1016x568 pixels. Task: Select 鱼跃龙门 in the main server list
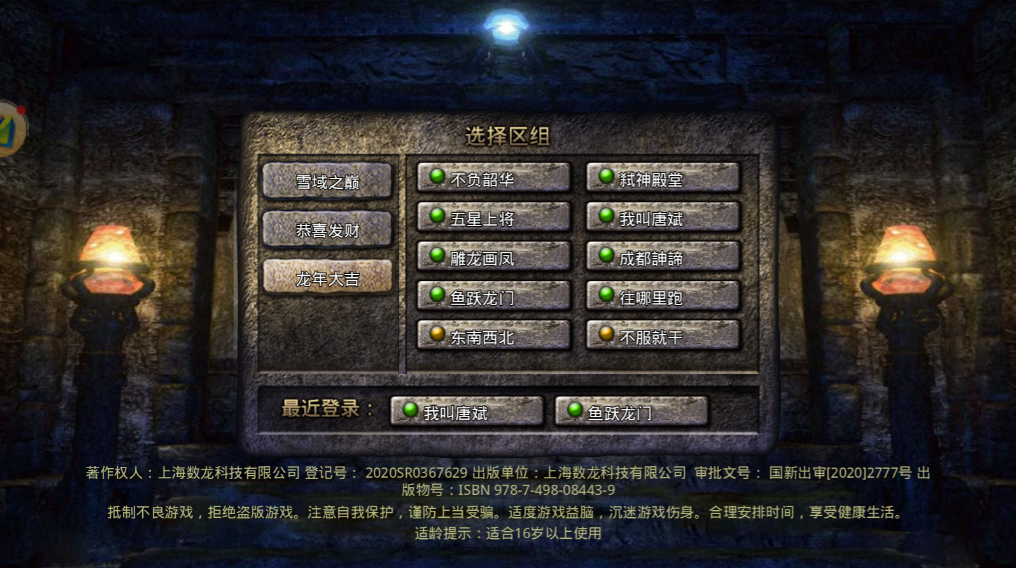click(x=494, y=296)
